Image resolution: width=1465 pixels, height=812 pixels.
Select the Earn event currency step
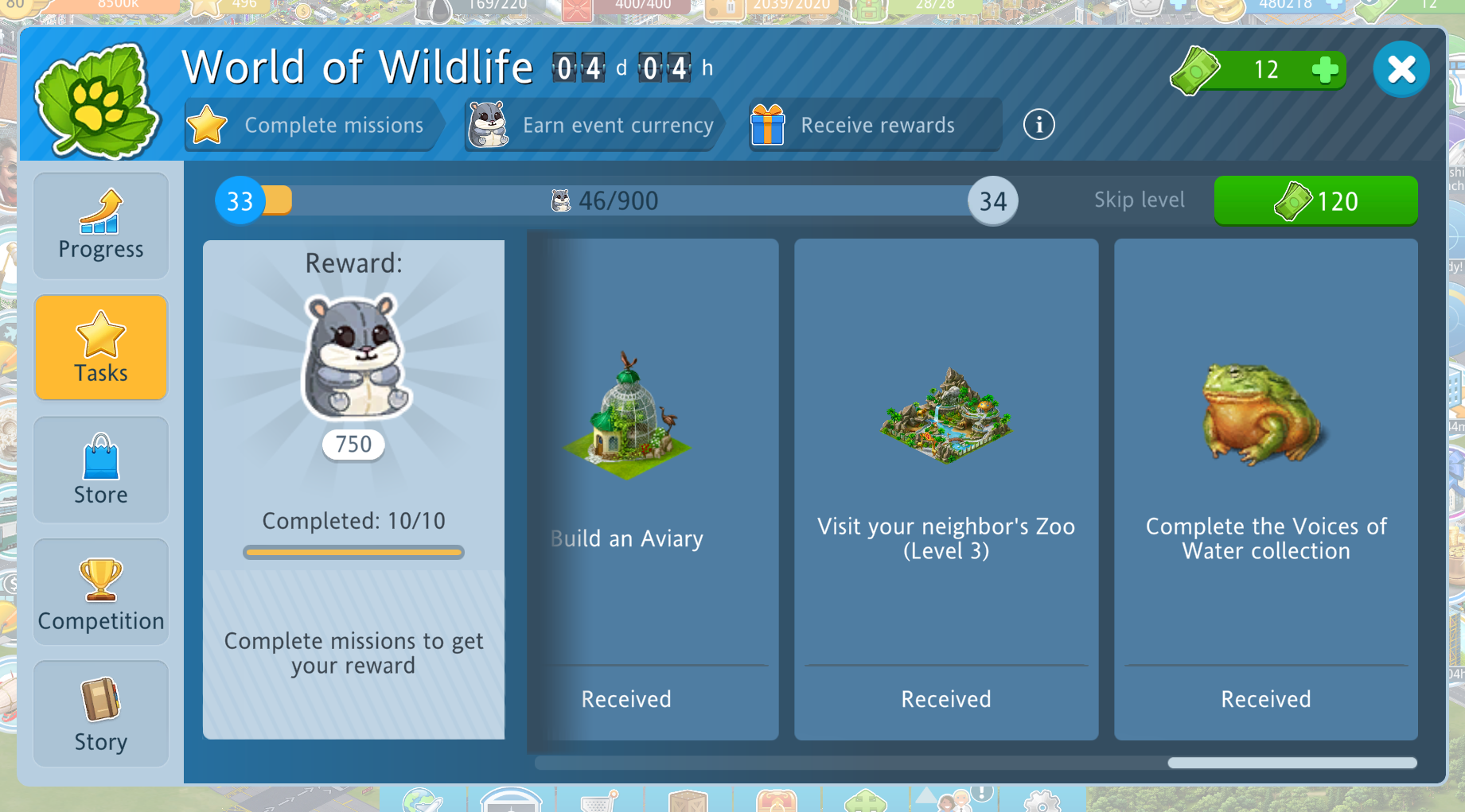tap(593, 125)
